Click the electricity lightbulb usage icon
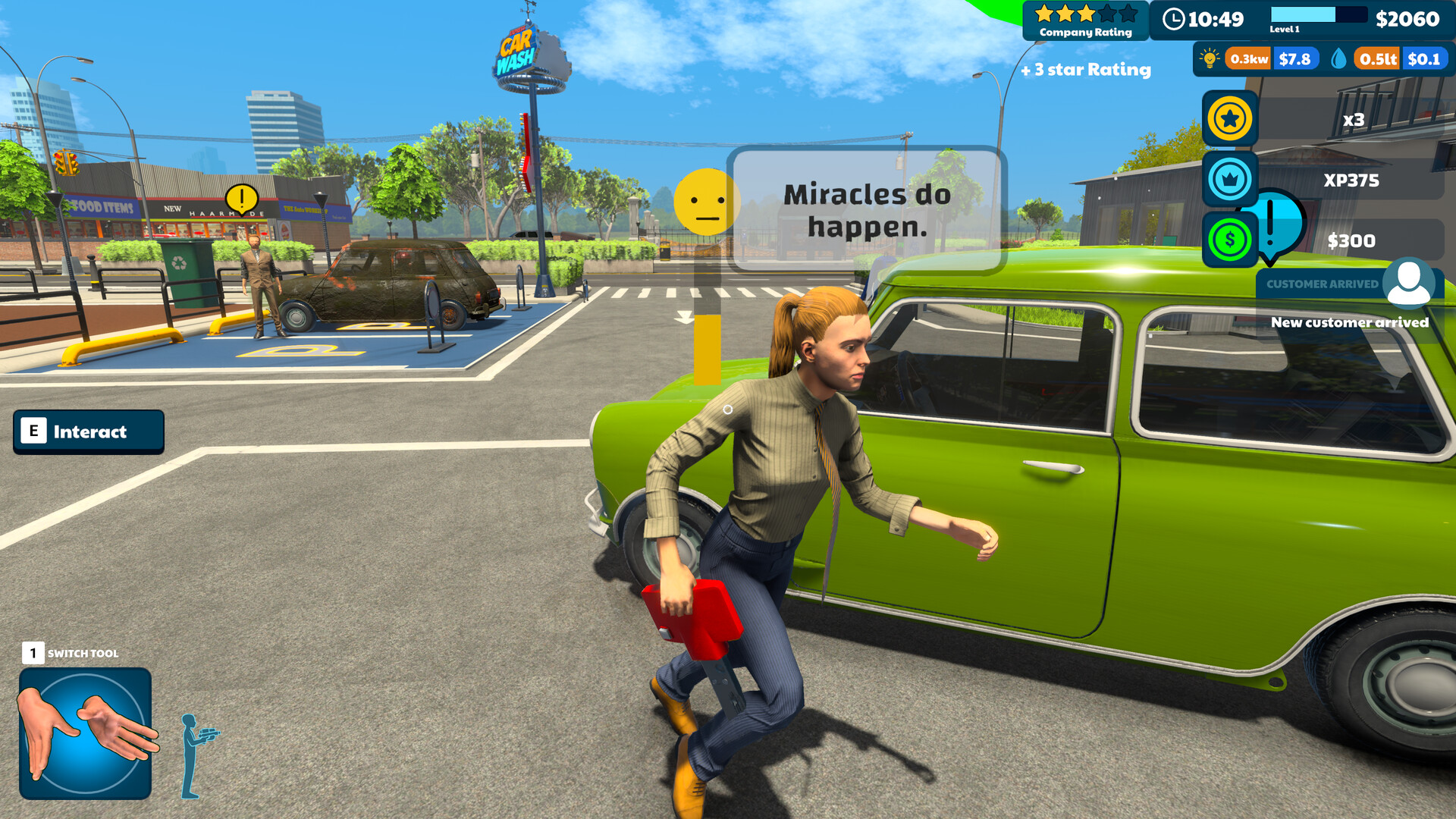The height and width of the screenshot is (819, 1456). tap(1209, 58)
